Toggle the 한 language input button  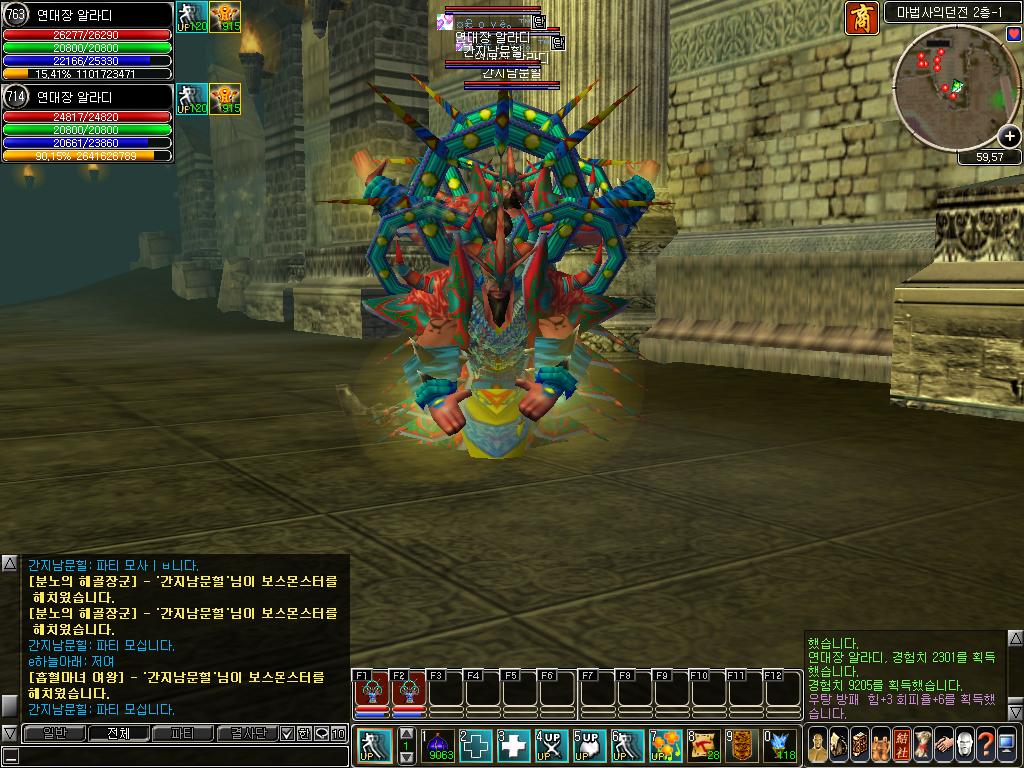304,733
